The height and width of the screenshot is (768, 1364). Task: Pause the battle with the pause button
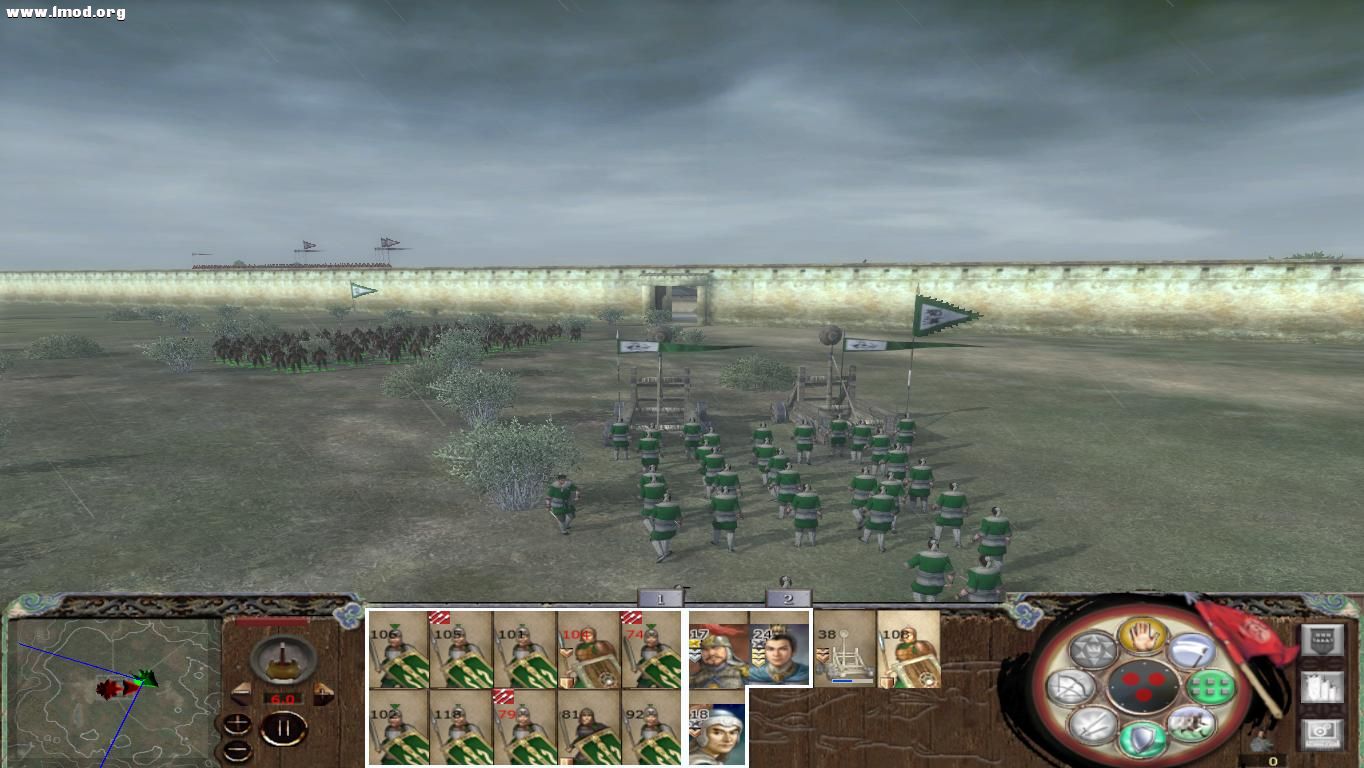click(283, 726)
